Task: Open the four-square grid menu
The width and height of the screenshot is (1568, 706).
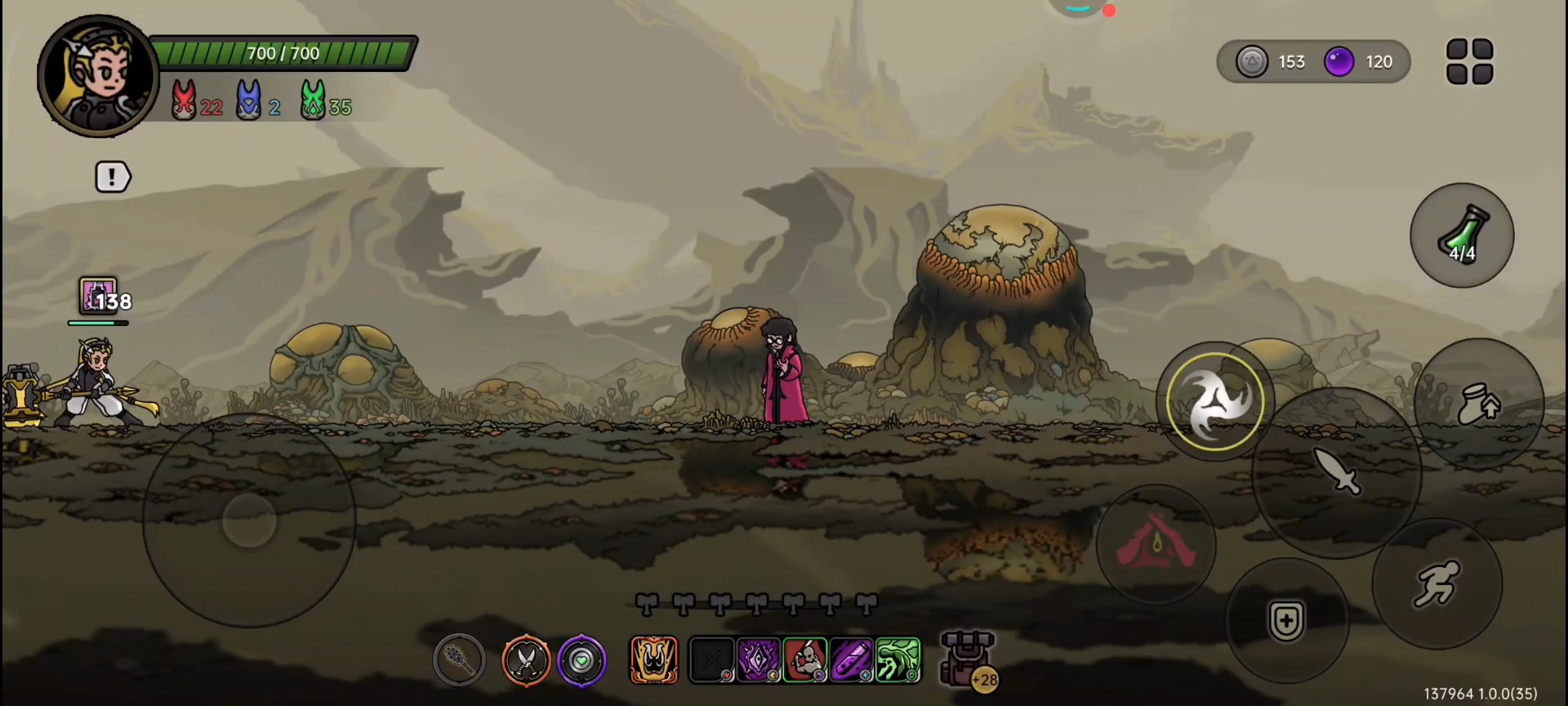Action: pos(1469,61)
